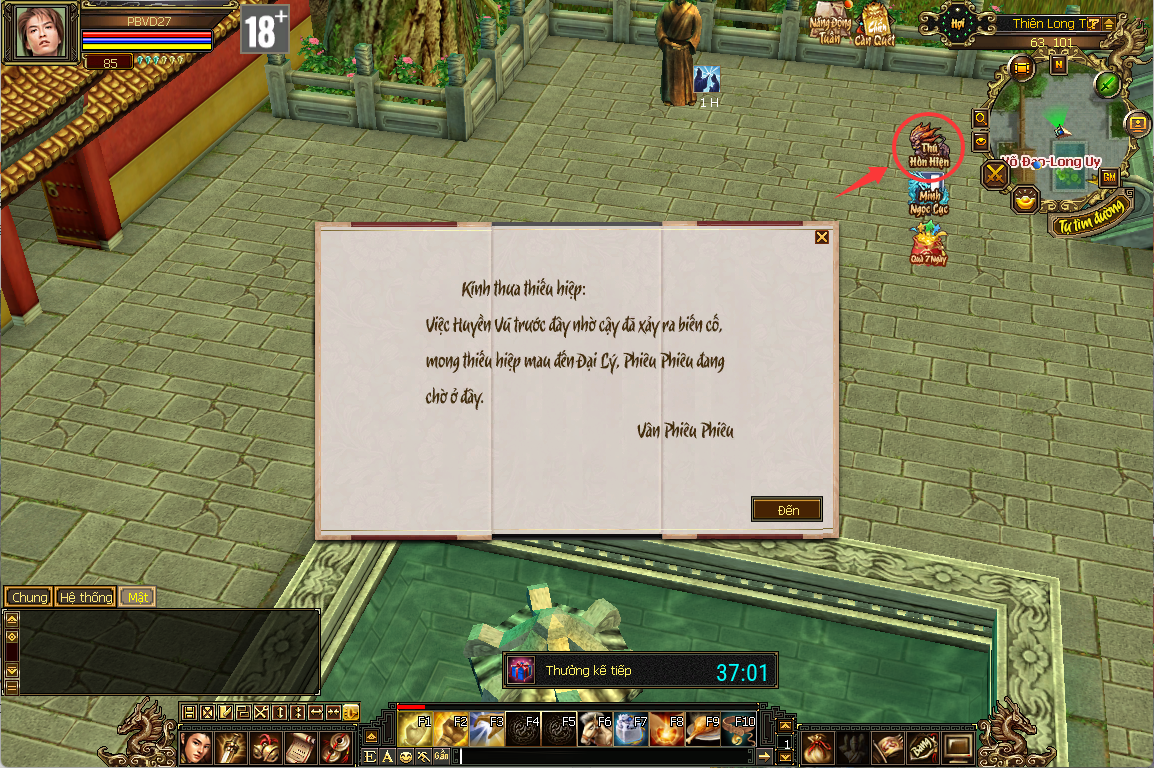1154x768 pixels.
Task: Select the Mật chat tab
Action: (x=137, y=597)
